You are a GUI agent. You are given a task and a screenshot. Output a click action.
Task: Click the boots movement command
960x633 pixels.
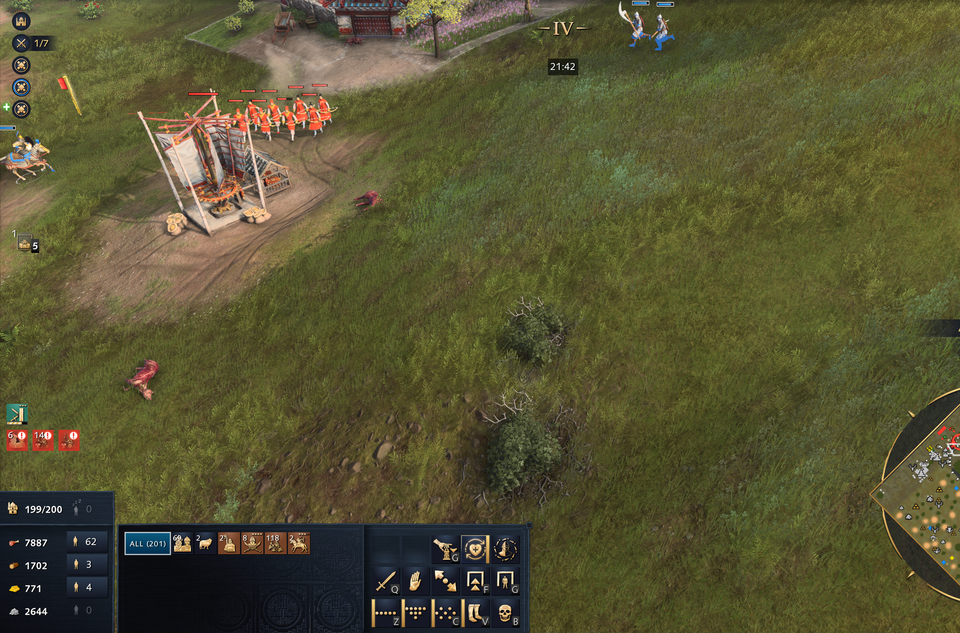tap(476, 612)
